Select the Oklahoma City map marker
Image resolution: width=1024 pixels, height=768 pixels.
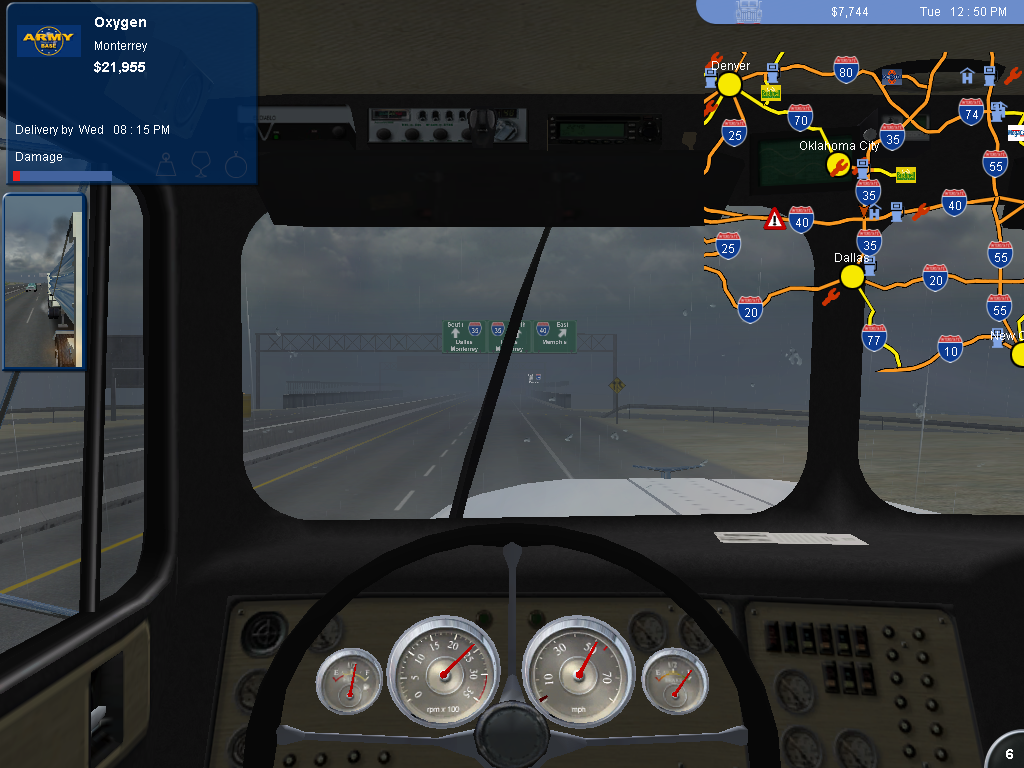[838, 164]
